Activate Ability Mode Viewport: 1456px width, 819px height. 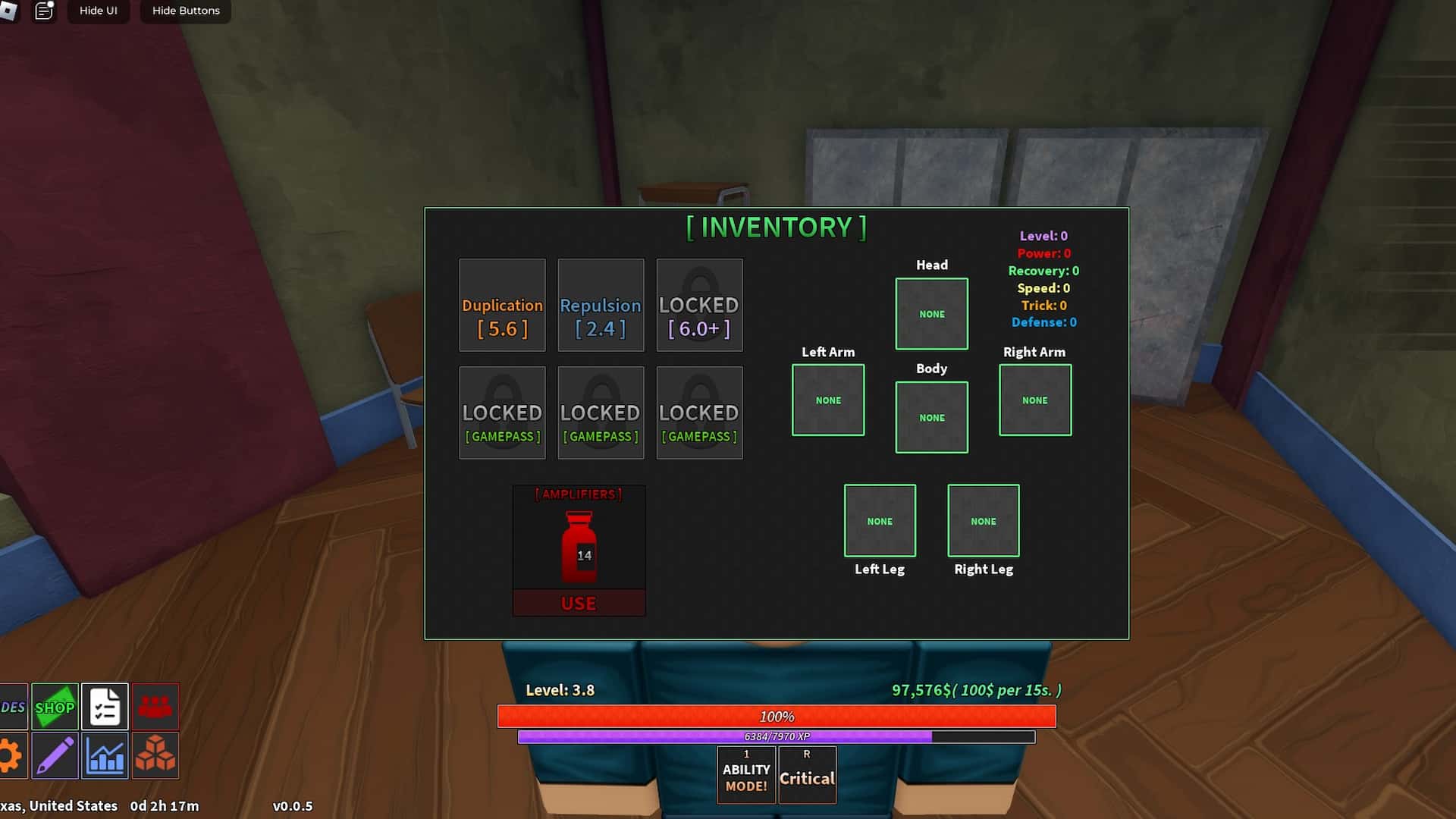point(745,774)
